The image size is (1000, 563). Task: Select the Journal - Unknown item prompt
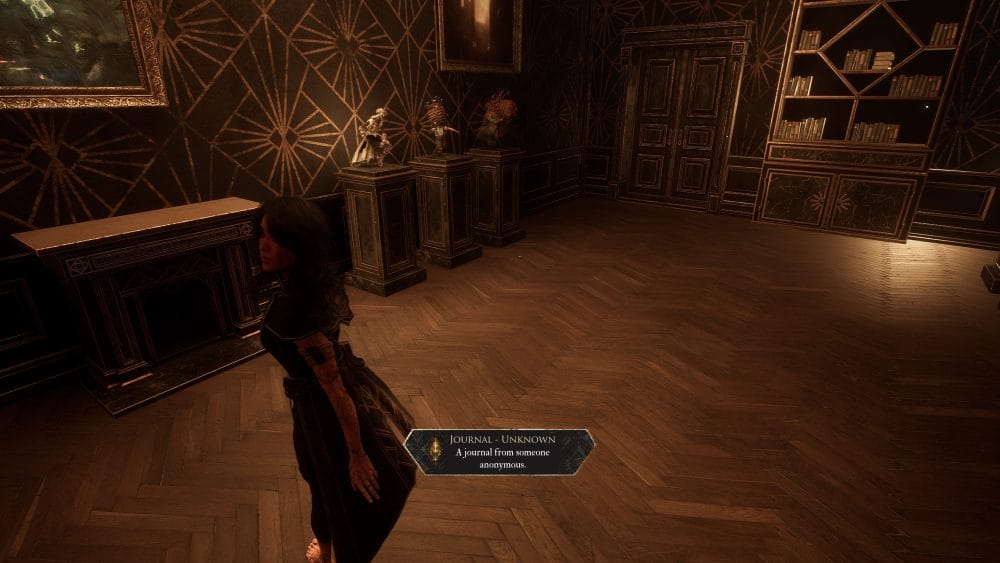coord(499,452)
